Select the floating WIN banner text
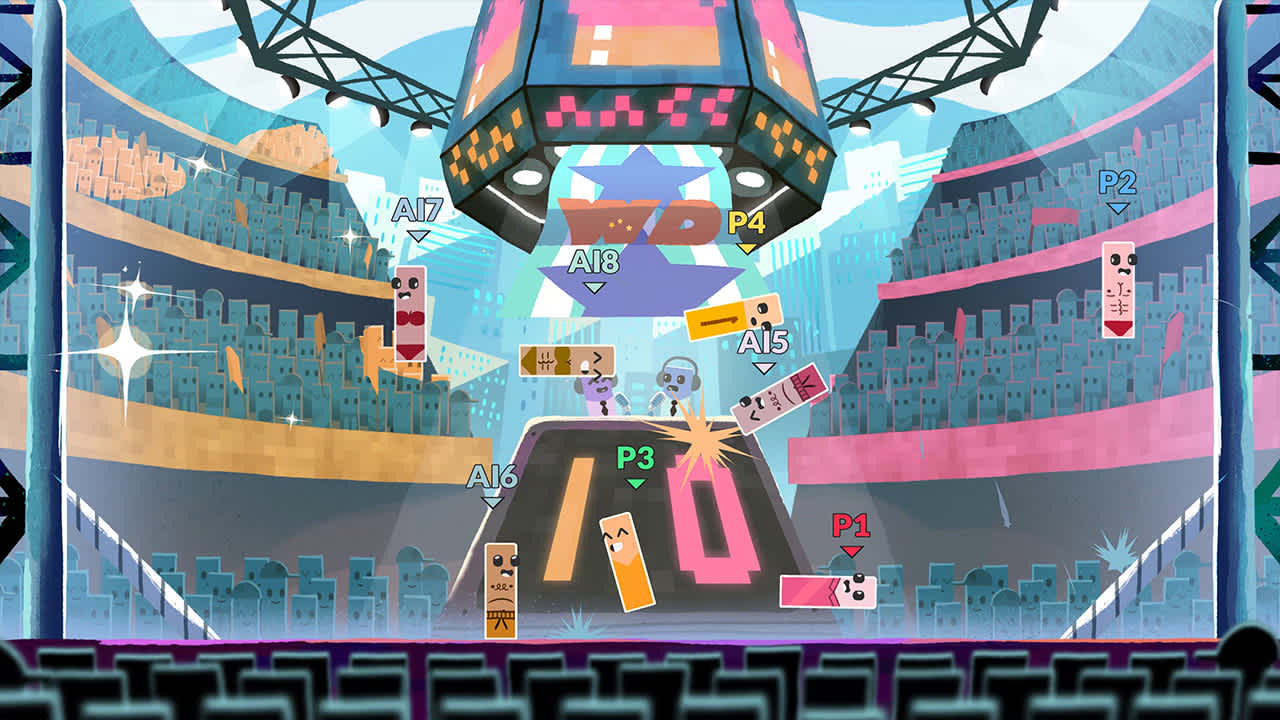 (x=640, y=222)
